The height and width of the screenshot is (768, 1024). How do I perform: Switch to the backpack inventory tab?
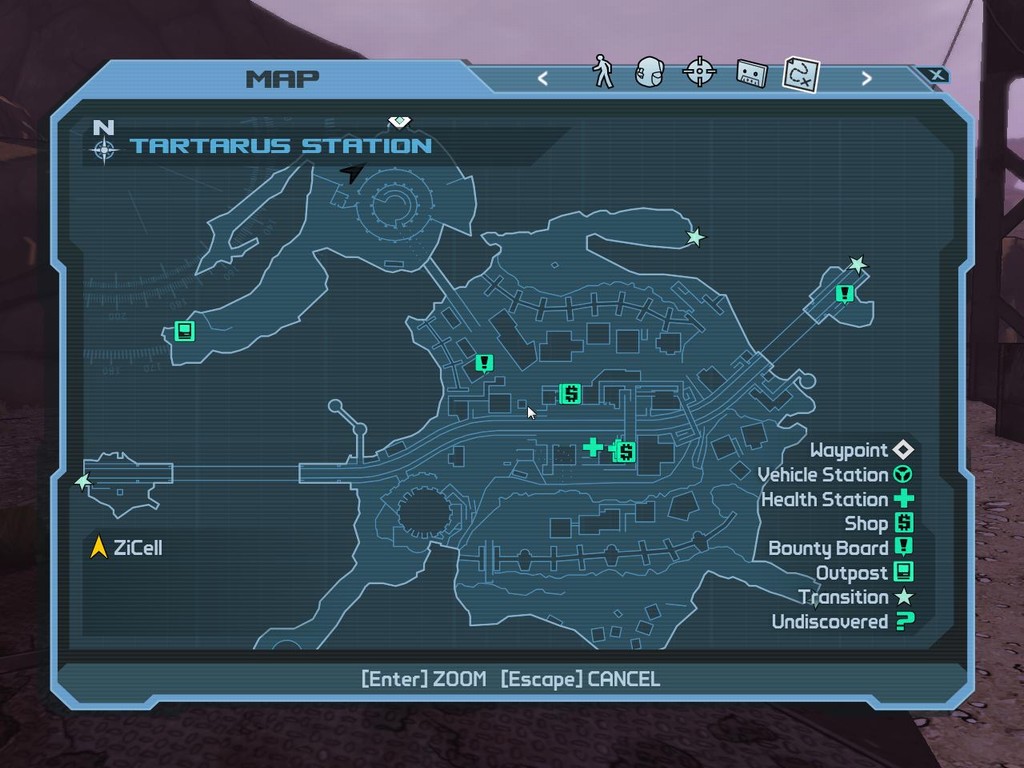coord(650,72)
